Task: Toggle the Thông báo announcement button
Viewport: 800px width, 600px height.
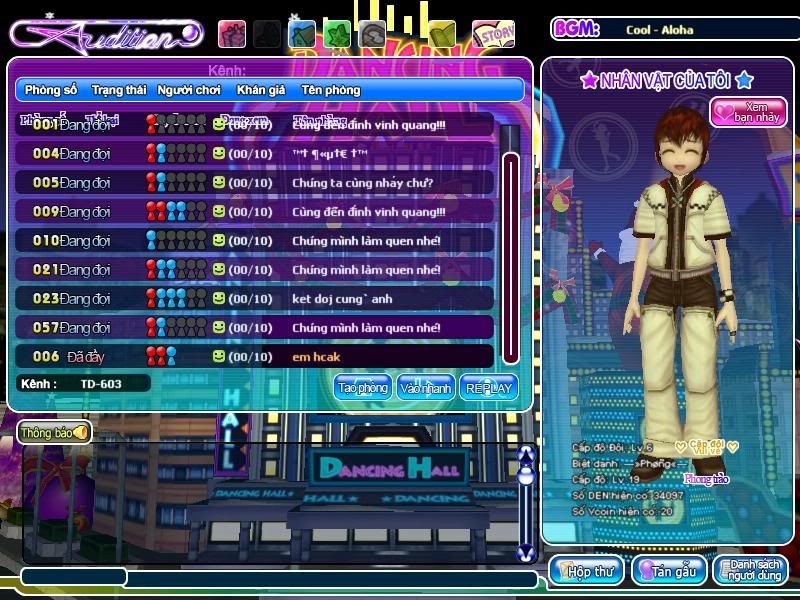Action: point(54,433)
